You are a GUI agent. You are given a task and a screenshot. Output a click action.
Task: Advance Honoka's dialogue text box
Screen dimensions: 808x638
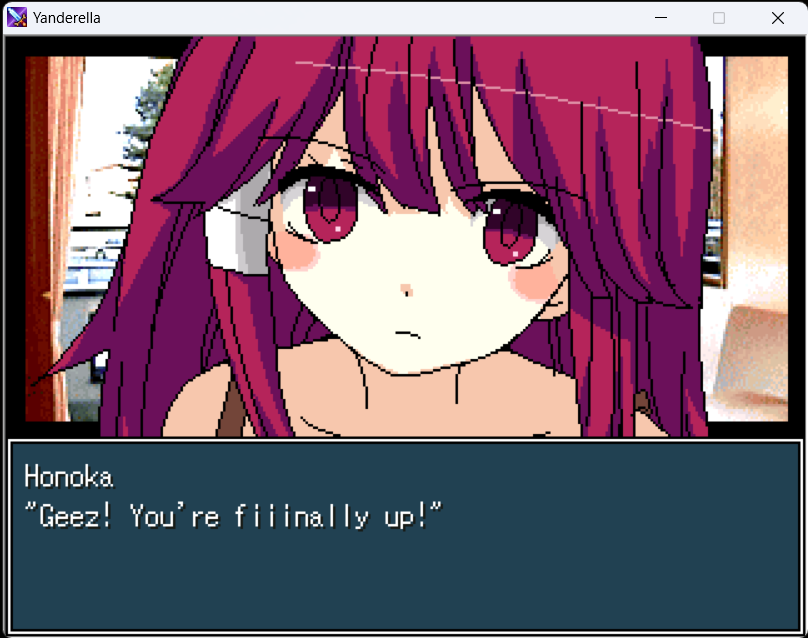404,535
